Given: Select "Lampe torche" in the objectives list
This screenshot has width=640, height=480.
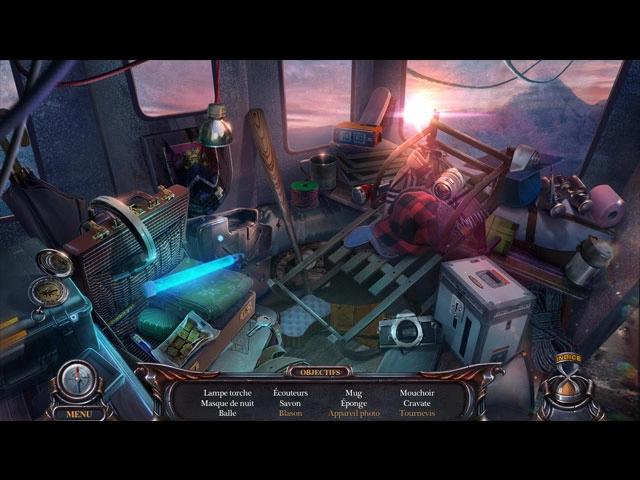Looking at the screenshot, I should tap(227, 393).
